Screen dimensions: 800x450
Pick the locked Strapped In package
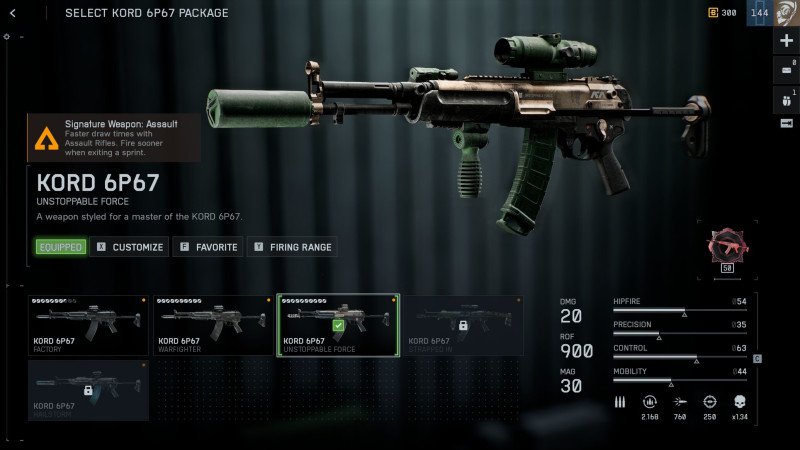(x=462, y=325)
